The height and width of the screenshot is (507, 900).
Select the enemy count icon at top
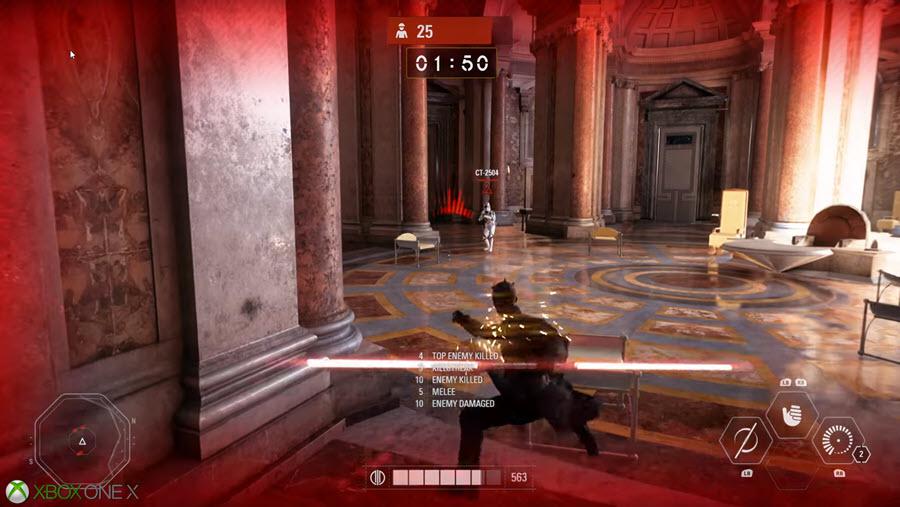tap(401, 32)
